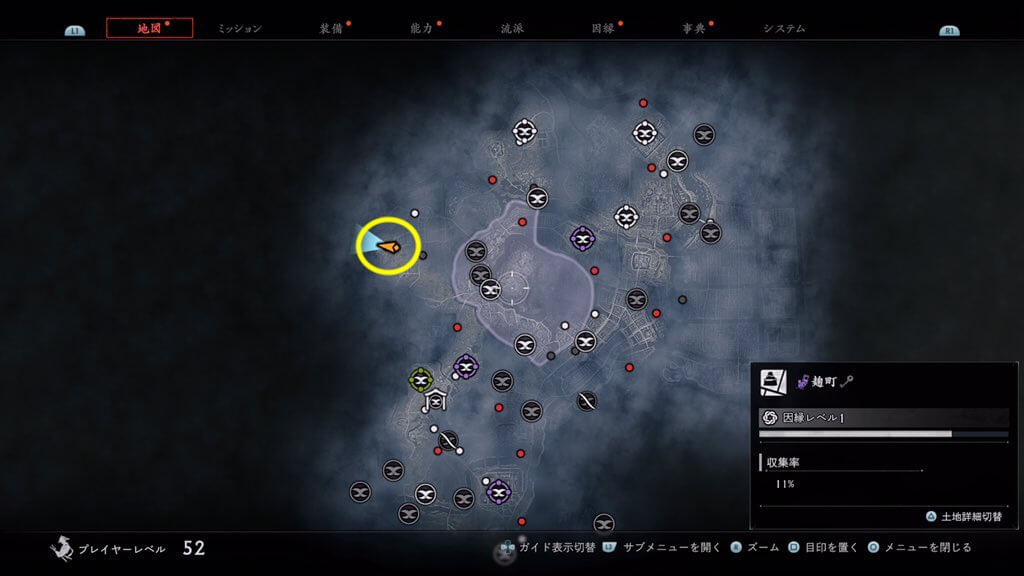Switch to the ミッション tab
Screen dimensions: 1024x576
click(240, 28)
